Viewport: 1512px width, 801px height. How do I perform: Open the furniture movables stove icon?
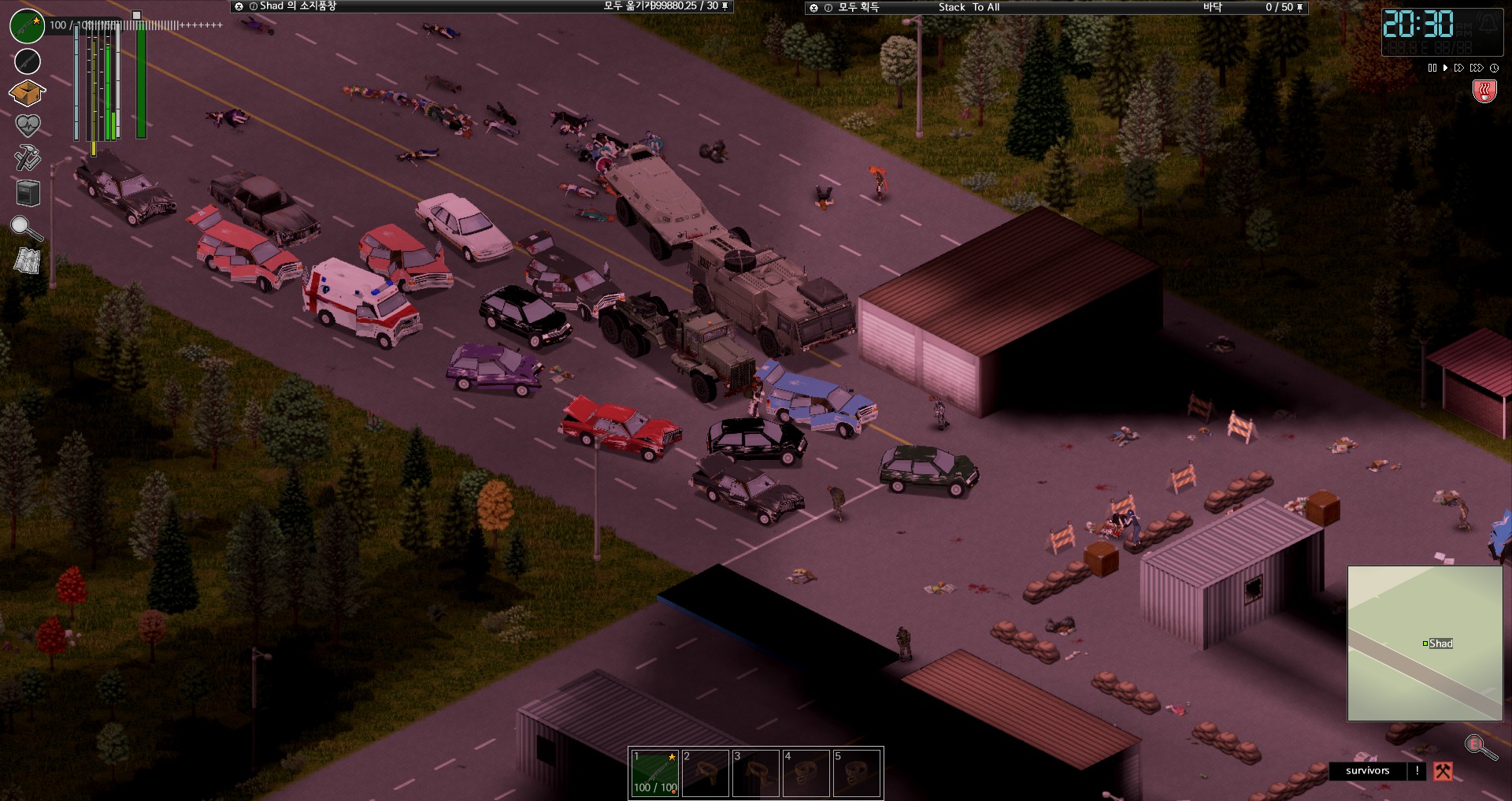pyautogui.click(x=28, y=192)
